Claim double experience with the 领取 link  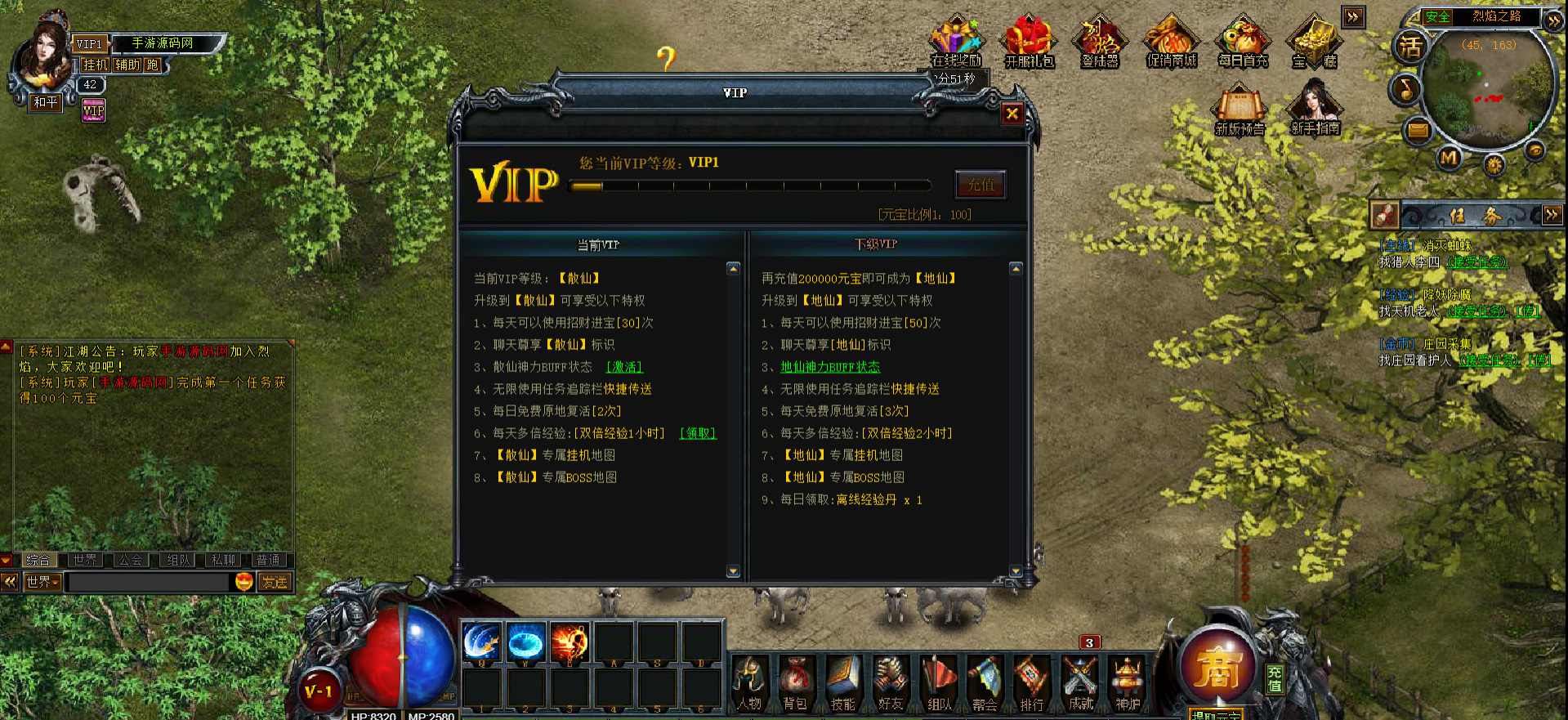coord(698,434)
